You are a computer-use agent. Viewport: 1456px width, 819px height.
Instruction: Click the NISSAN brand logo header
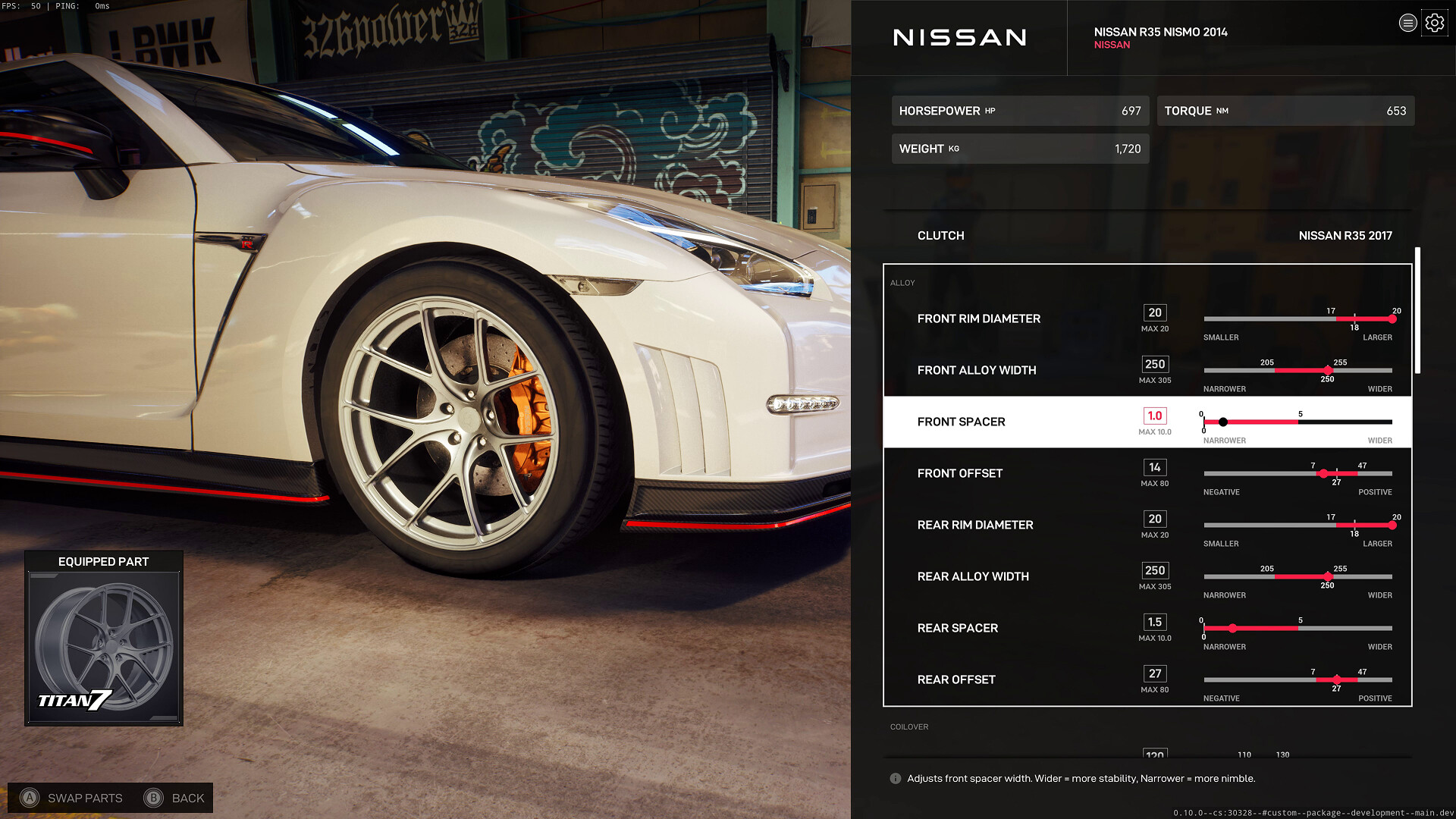coord(959,37)
